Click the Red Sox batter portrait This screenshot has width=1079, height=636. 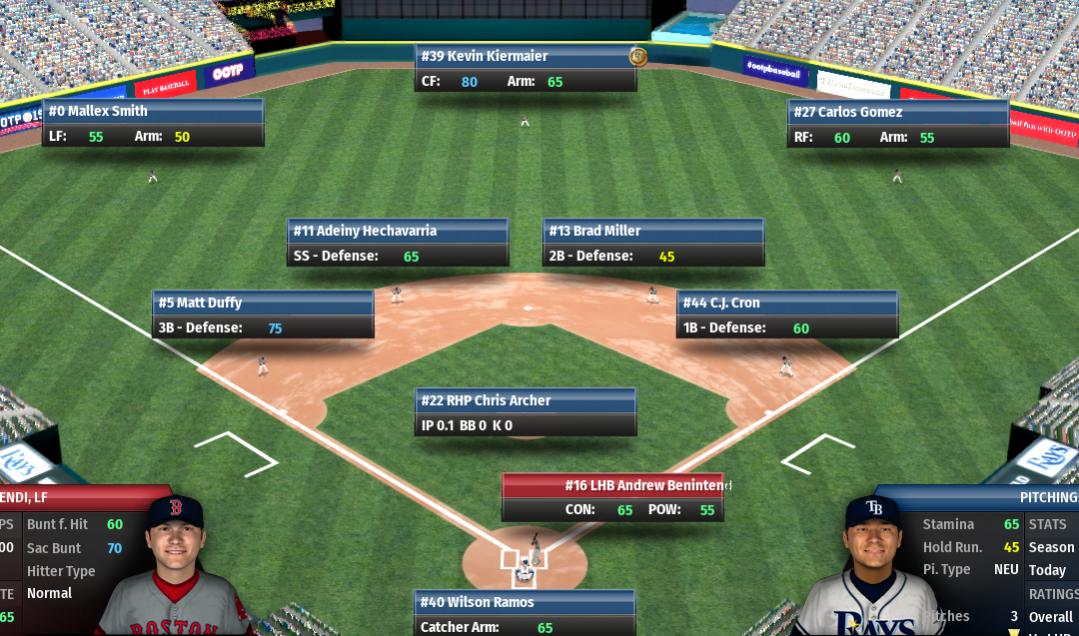(176, 566)
